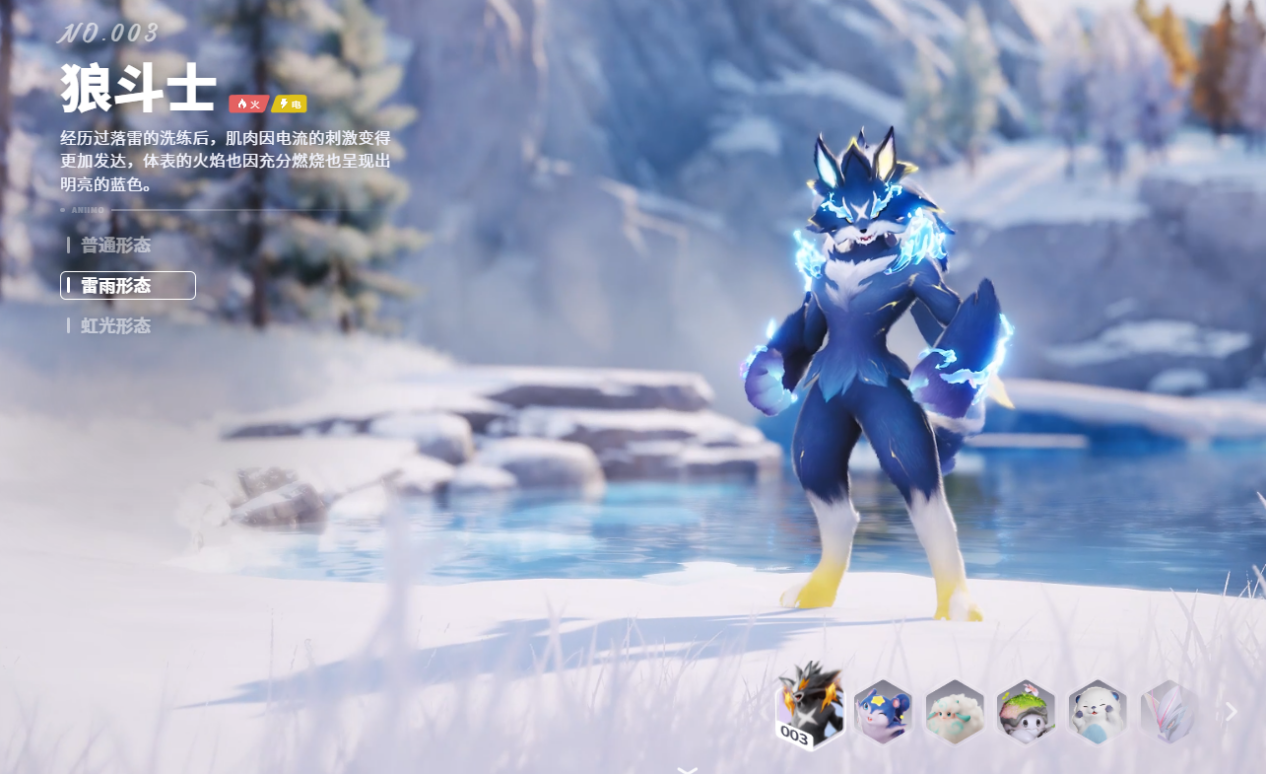Choose the 虹光形态 form
The image size is (1266, 774).
click(115, 326)
